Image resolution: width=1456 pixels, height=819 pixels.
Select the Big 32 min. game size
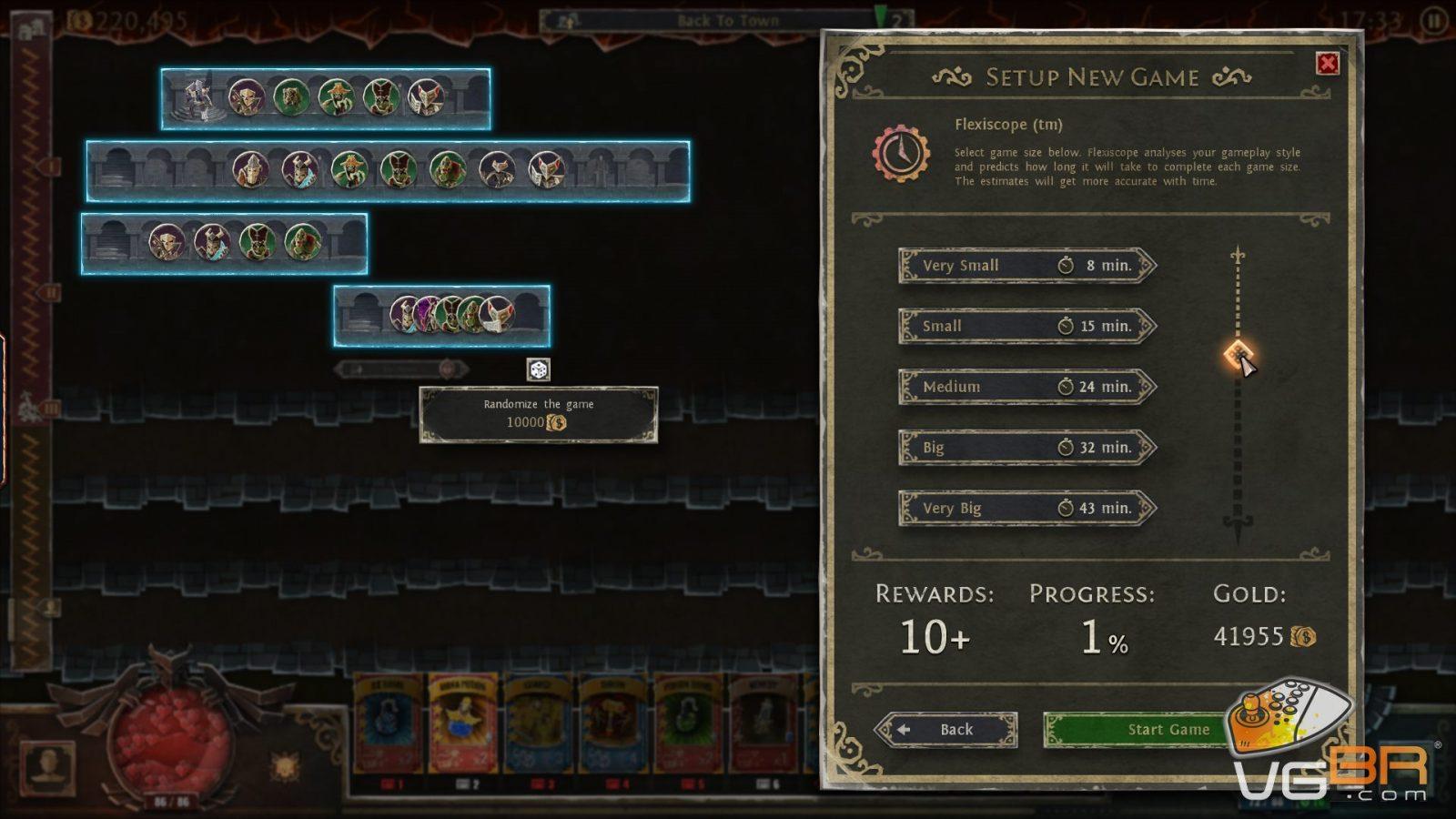click(x=1026, y=448)
